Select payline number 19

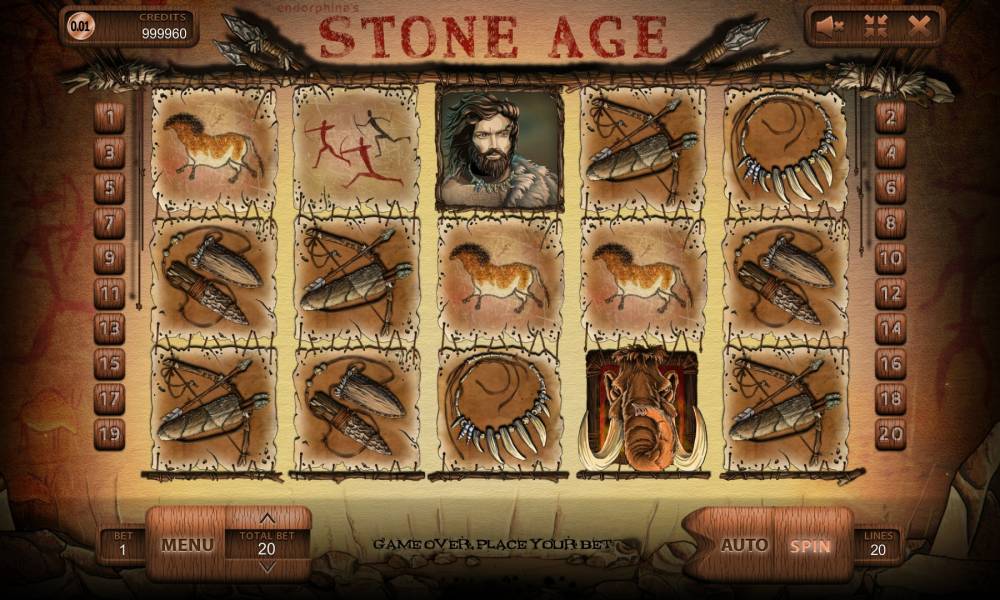click(x=109, y=433)
